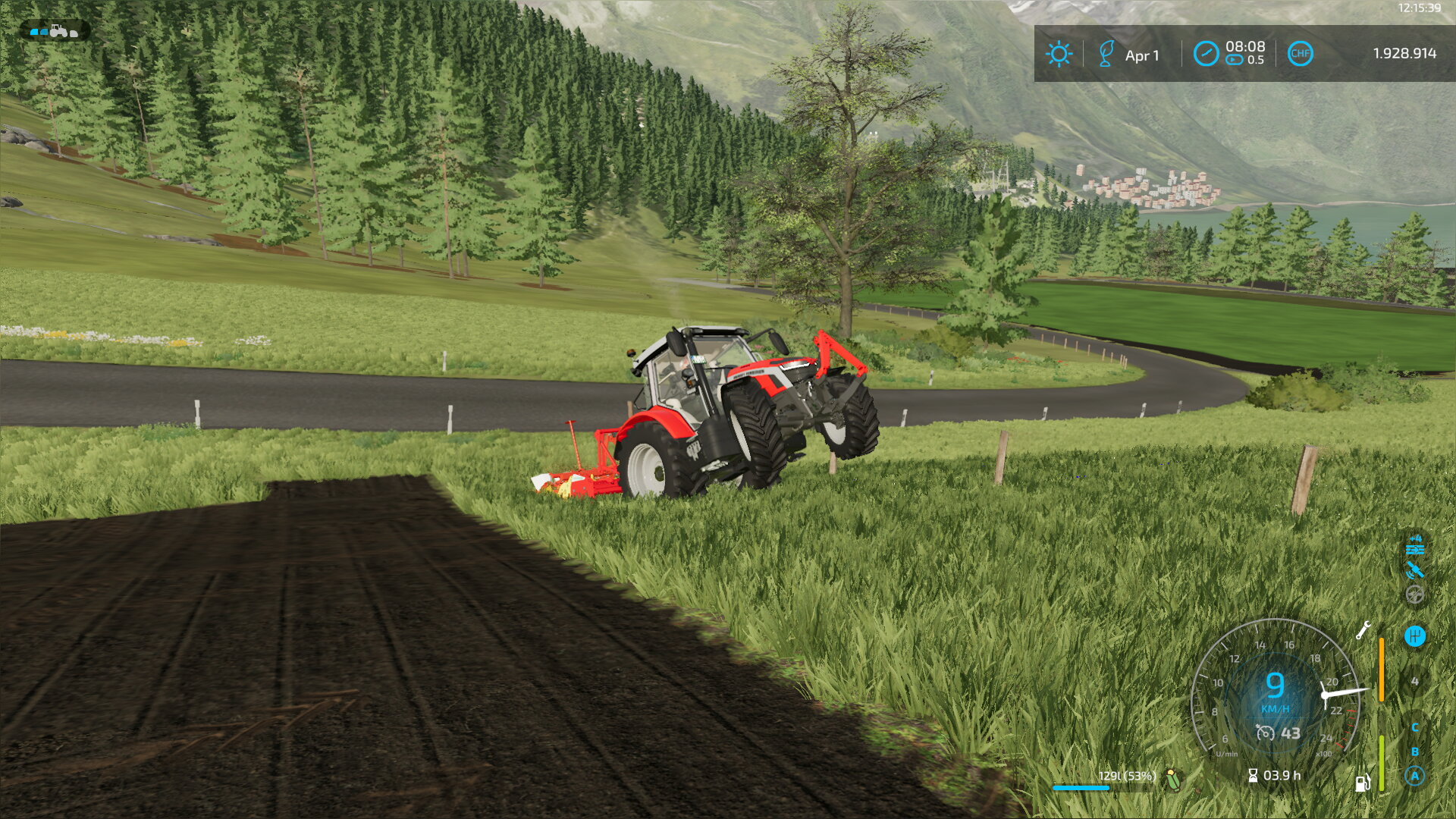Screen dimensions: 1456x819
Task: Select gear group A
Action: [1414, 776]
